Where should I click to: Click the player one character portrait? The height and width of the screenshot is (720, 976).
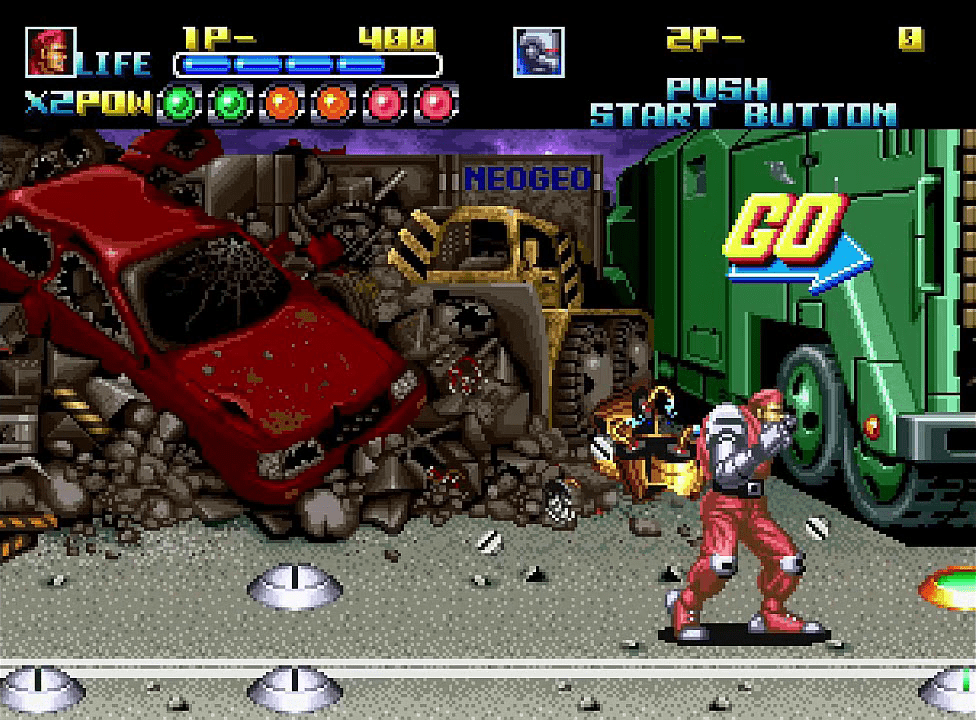point(50,52)
